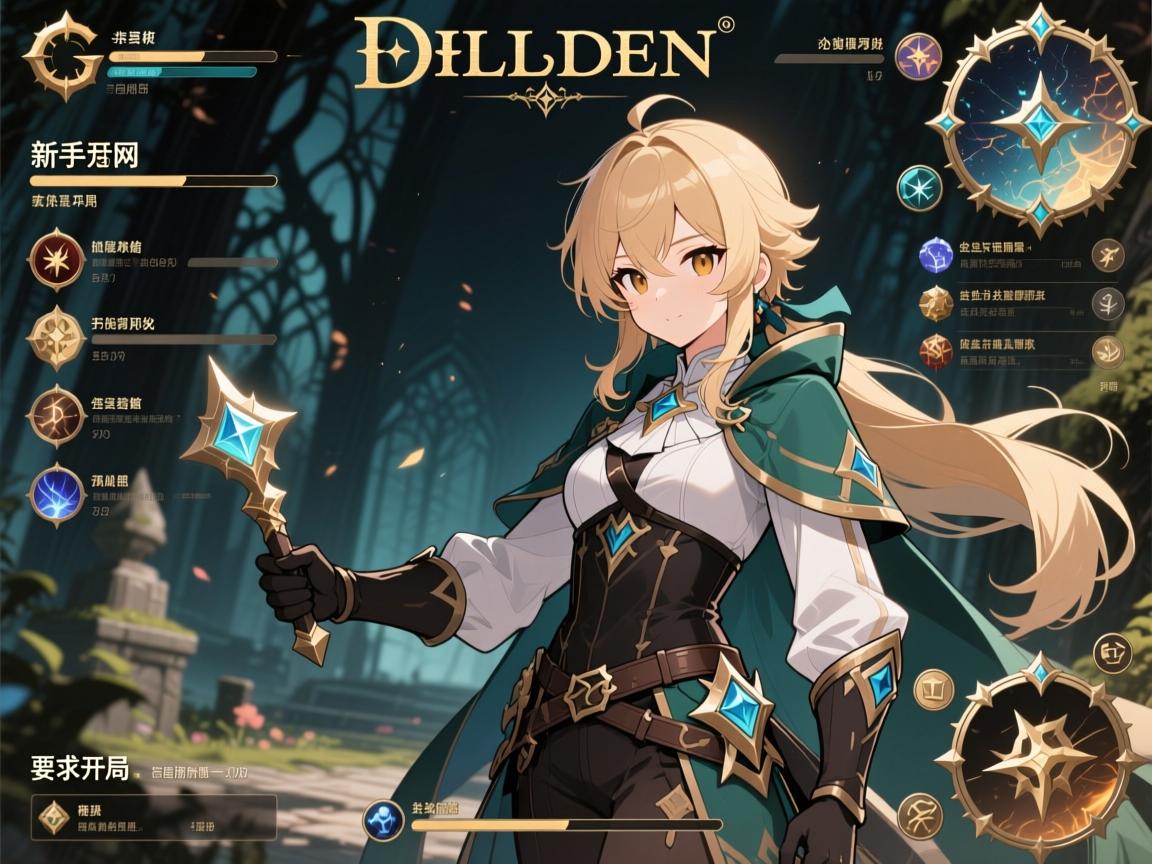Activate the red starburst skill icon
This screenshot has width=1152, height=864.
tap(57, 258)
